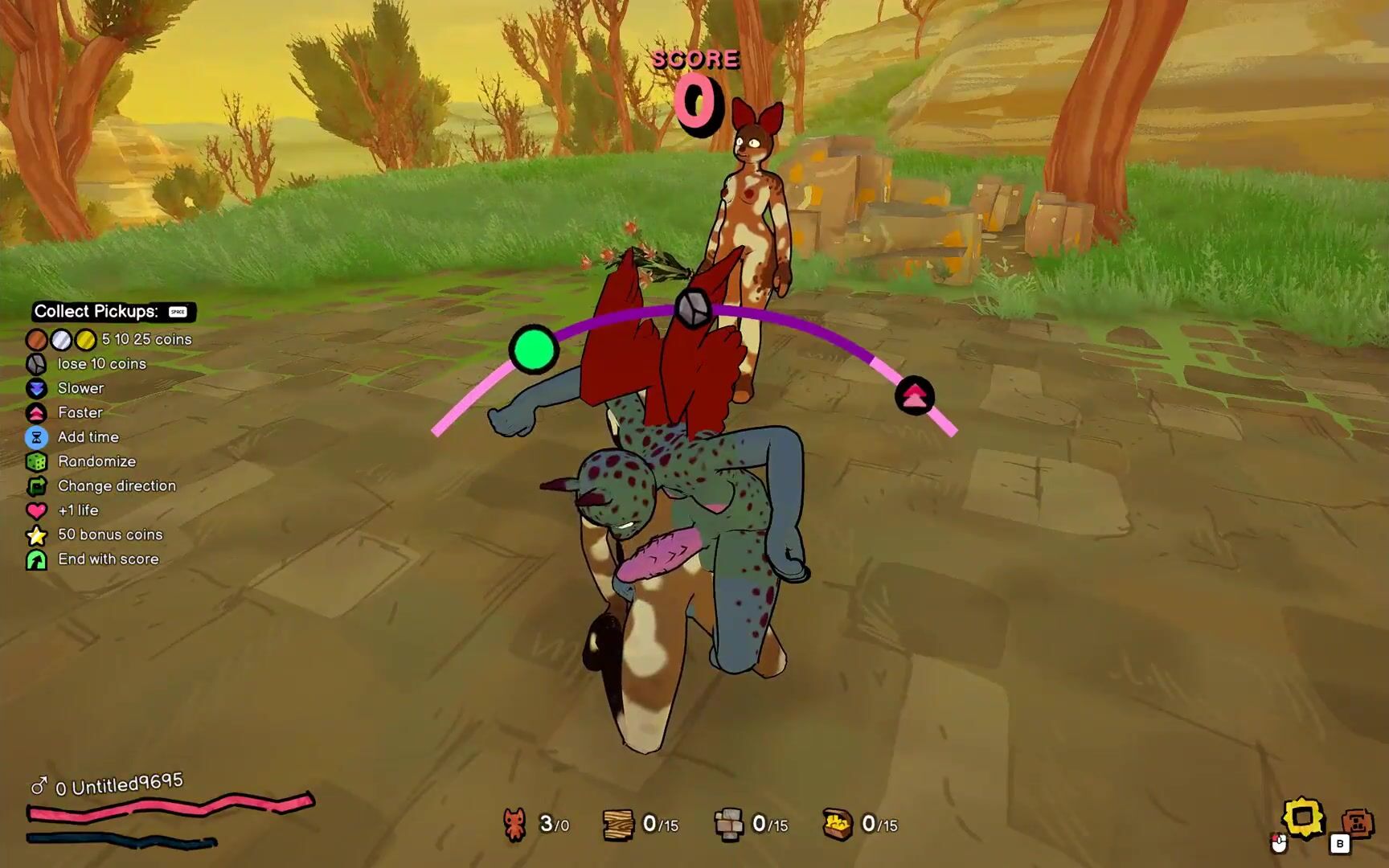Click the grey rock pickup on the arc
The height and width of the screenshot is (868, 1389).
pyautogui.click(x=693, y=308)
